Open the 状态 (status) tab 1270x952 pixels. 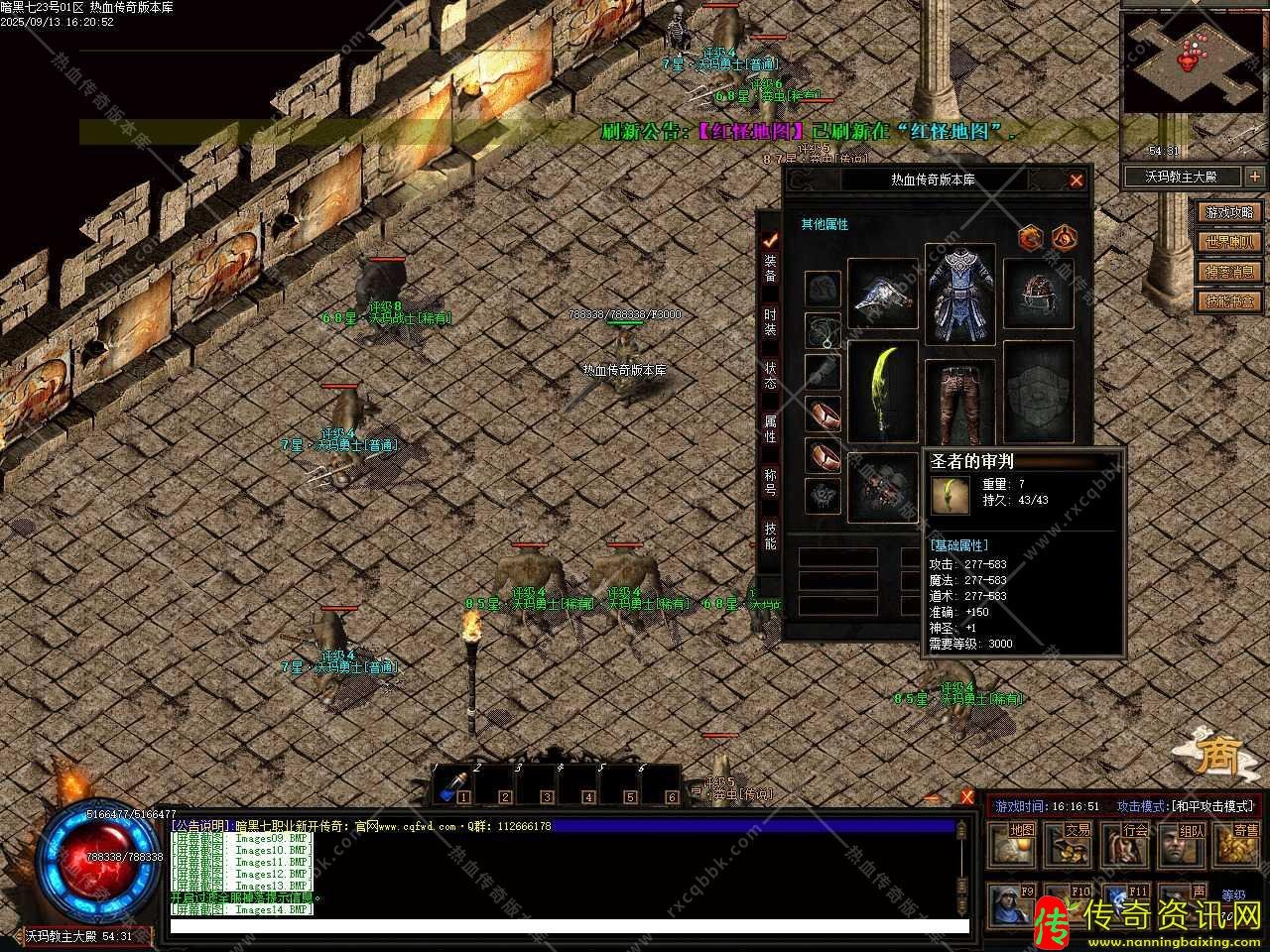770,375
